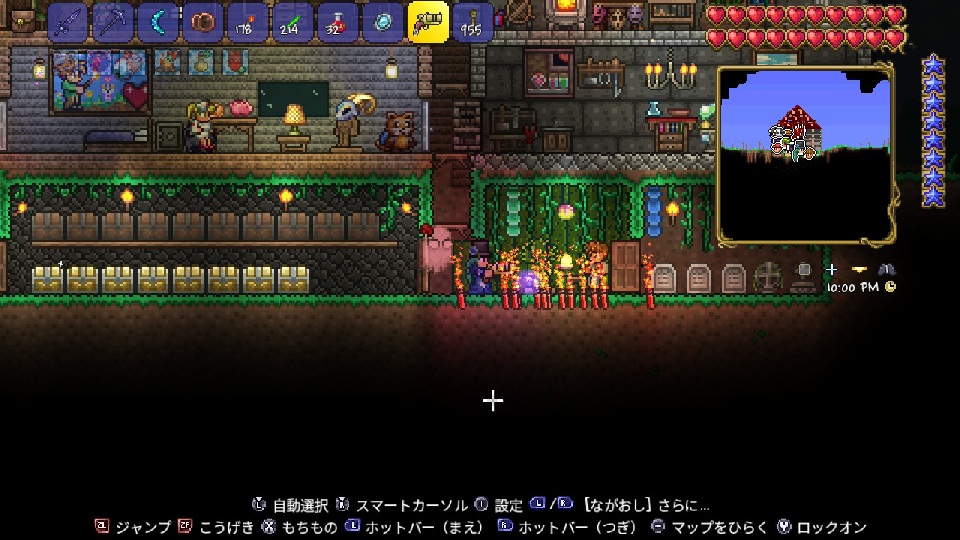
Task: Select the dark sword hotbar slot
Action: click(x=67, y=22)
